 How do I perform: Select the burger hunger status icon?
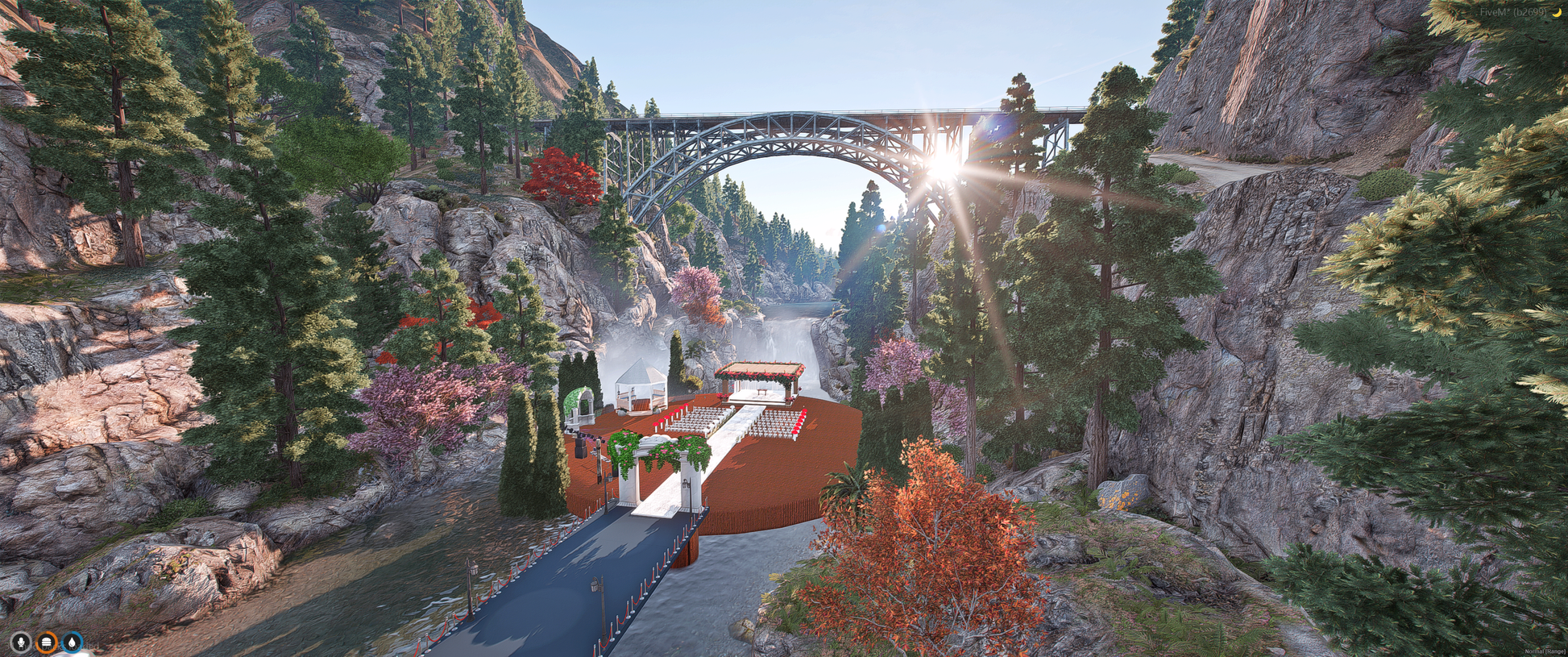click(47, 642)
